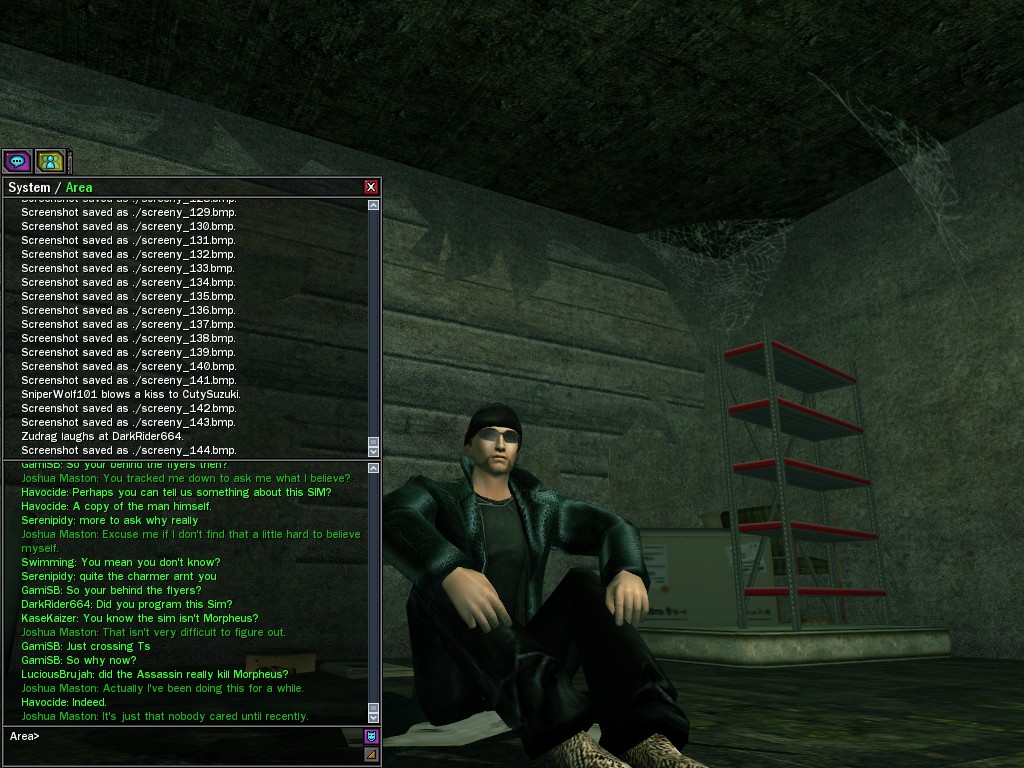1024x768 pixels.
Task: Click the area chat scroll-down arrow
Action: pyautogui.click(x=374, y=716)
